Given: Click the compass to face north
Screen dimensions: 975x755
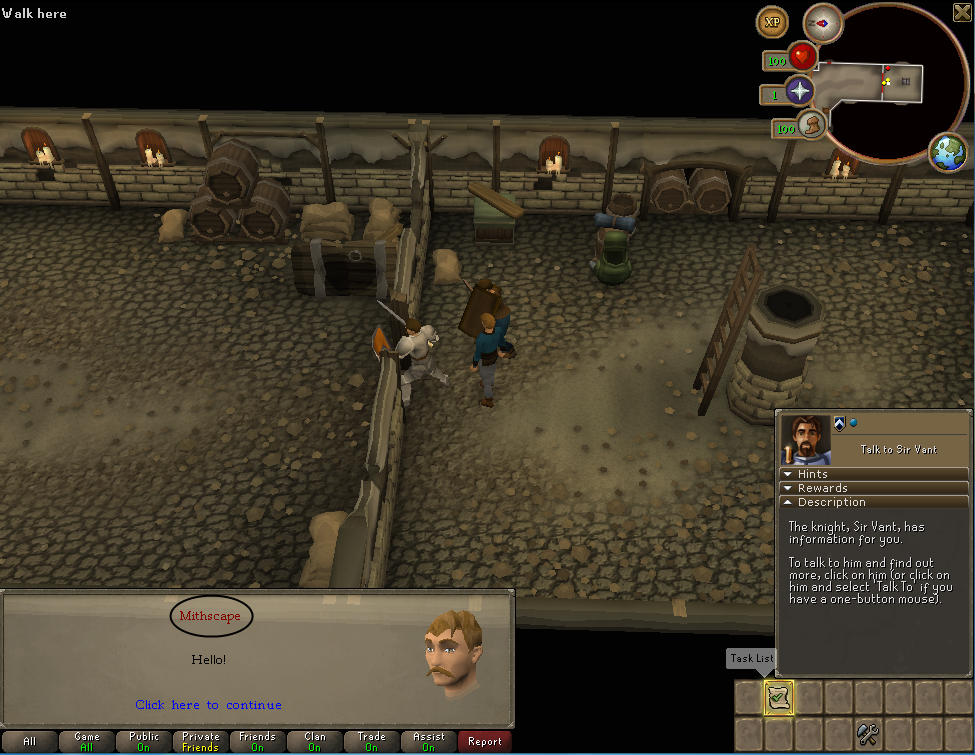Looking at the screenshot, I should point(824,21).
